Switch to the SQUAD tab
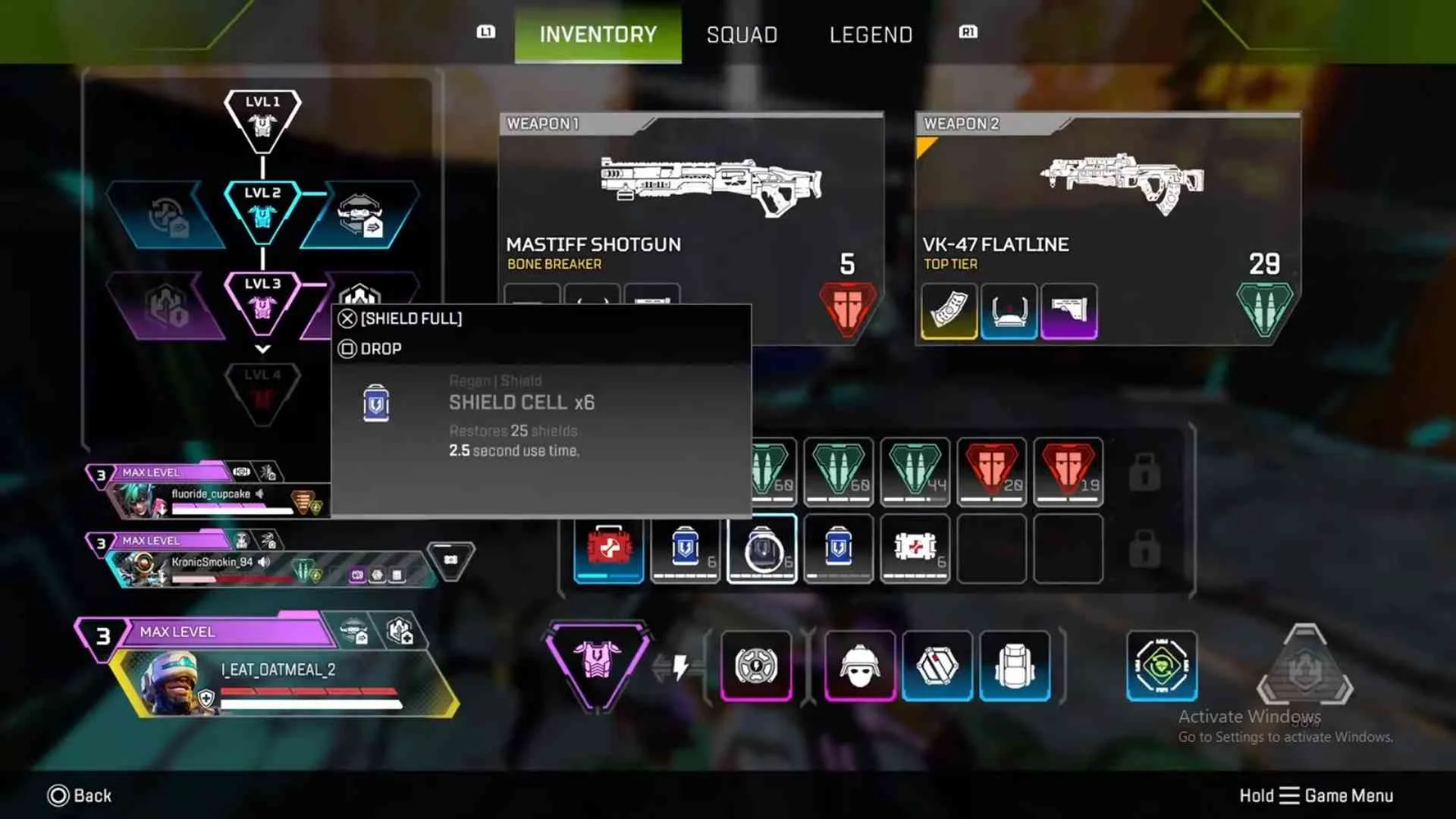Image resolution: width=1456 pixels, height=819 pixels. (x=742, y=34)
